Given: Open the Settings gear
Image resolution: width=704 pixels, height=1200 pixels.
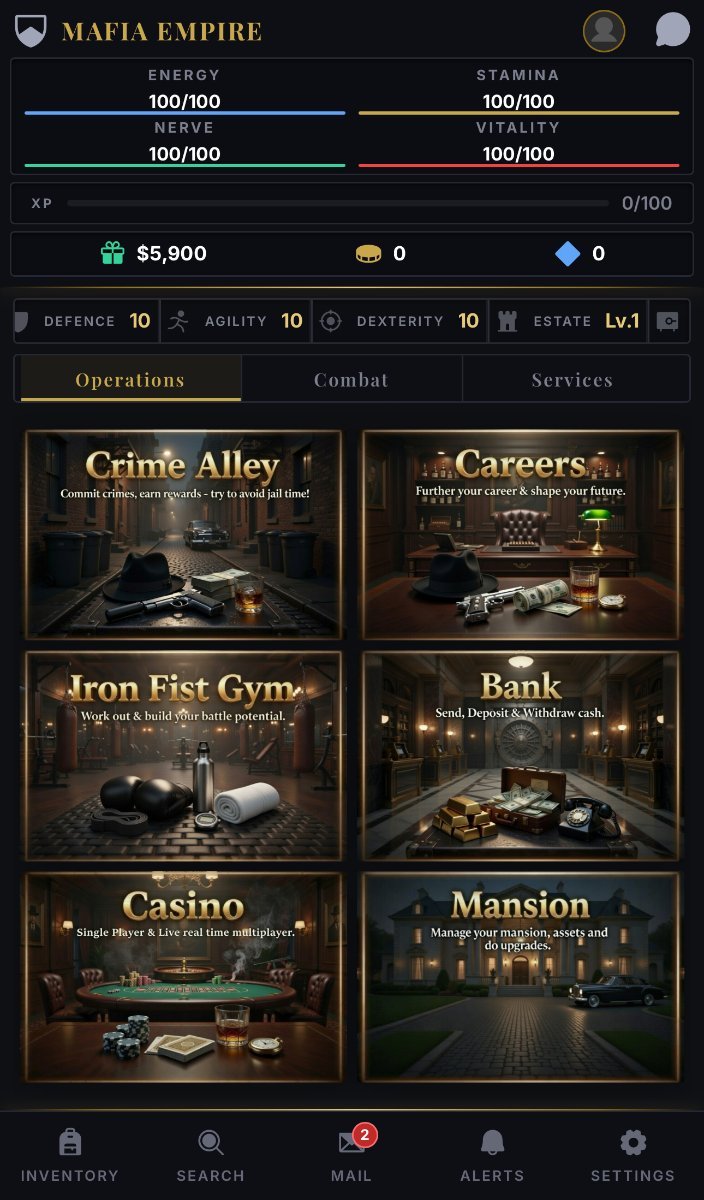Looking at the screenshot, I should [x=632, y=1156].
